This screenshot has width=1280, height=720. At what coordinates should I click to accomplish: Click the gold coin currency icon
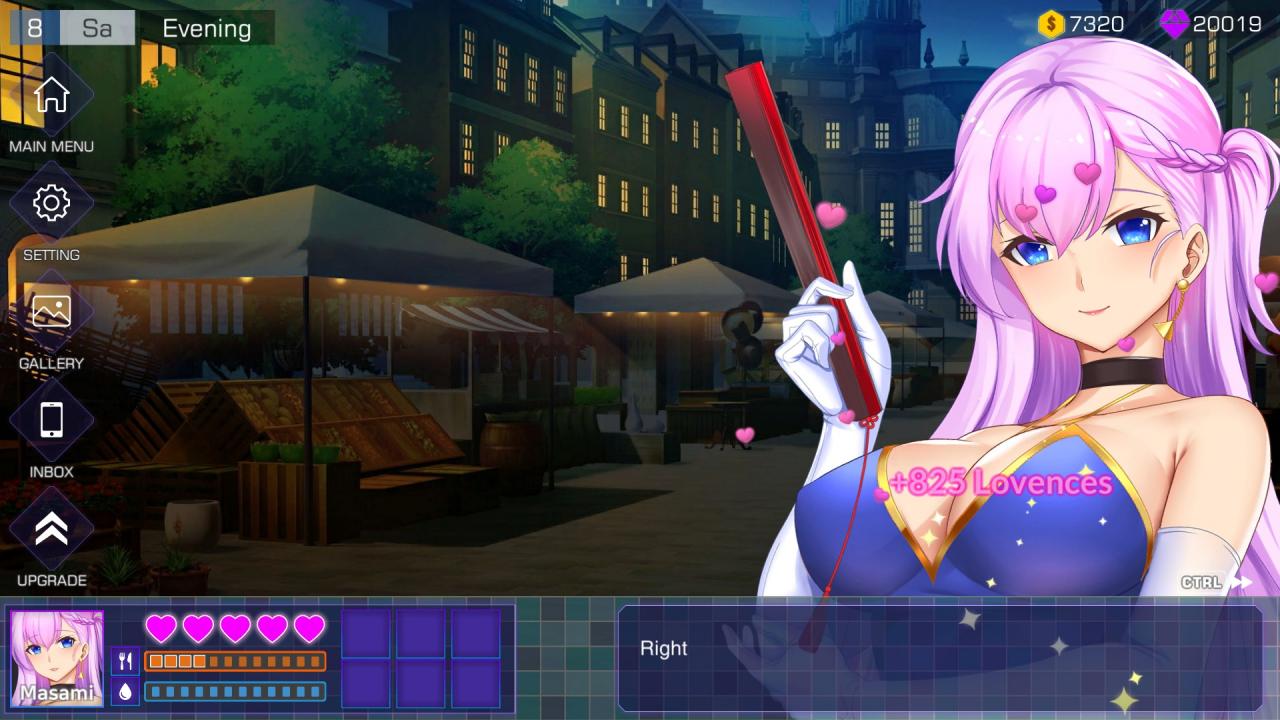[x=1051, y=24]
